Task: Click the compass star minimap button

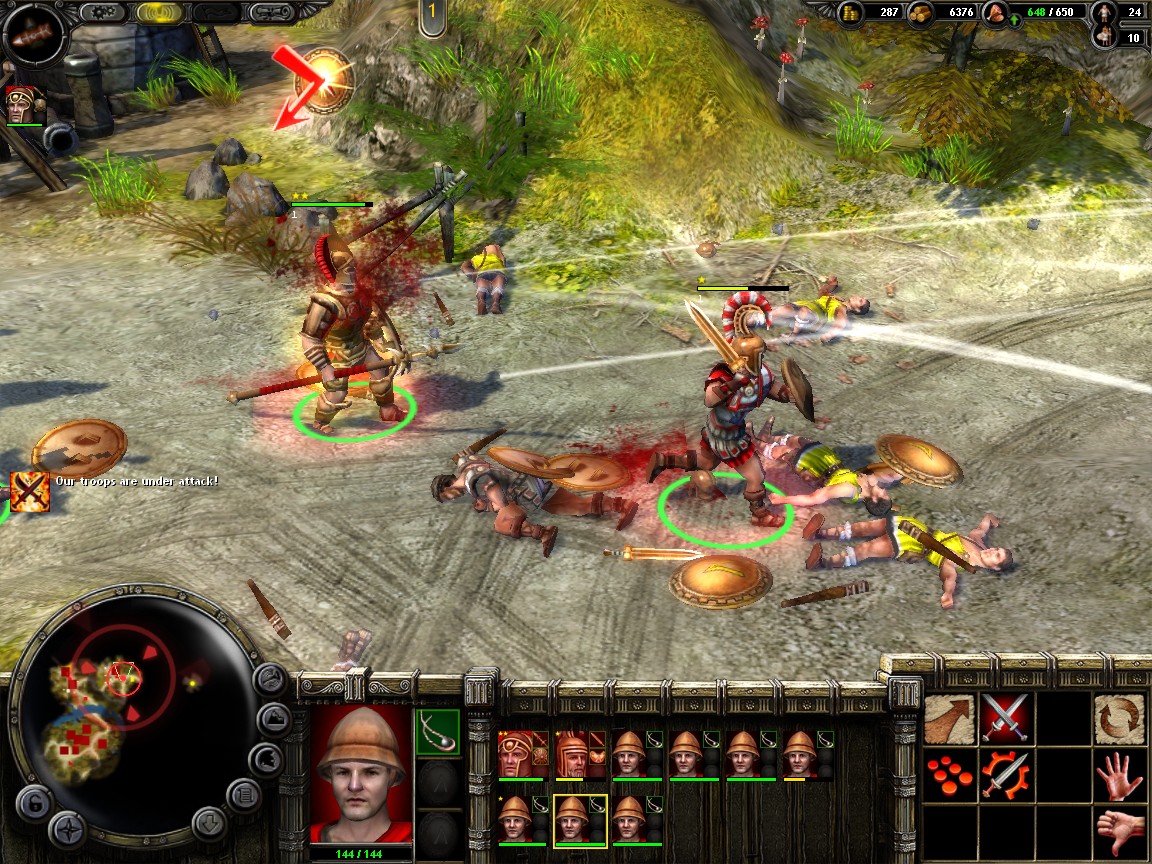Action: click(68, 828)
